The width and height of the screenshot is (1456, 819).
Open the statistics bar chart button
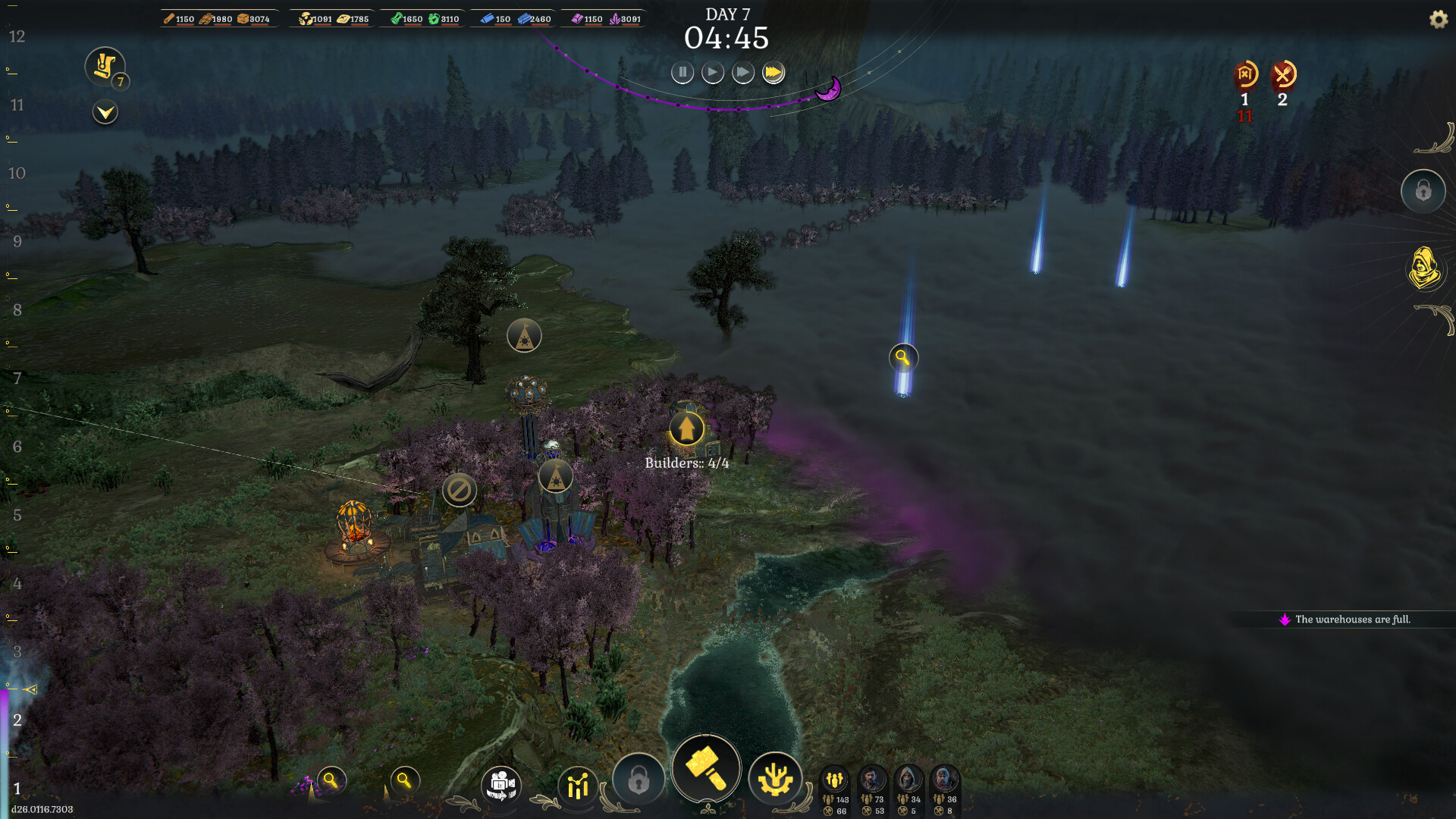578,785
